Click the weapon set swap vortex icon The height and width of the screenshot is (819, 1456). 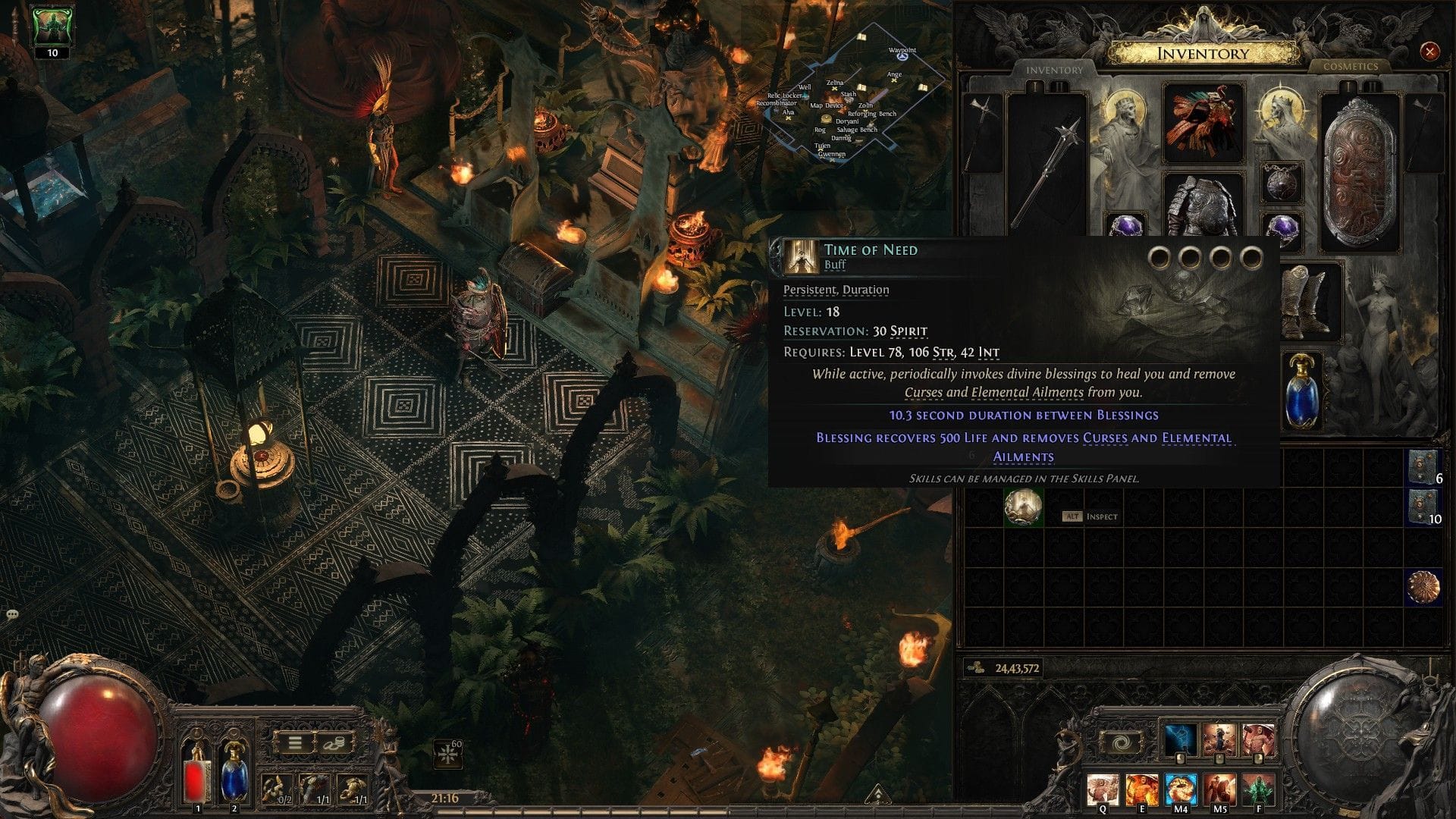1121,742
